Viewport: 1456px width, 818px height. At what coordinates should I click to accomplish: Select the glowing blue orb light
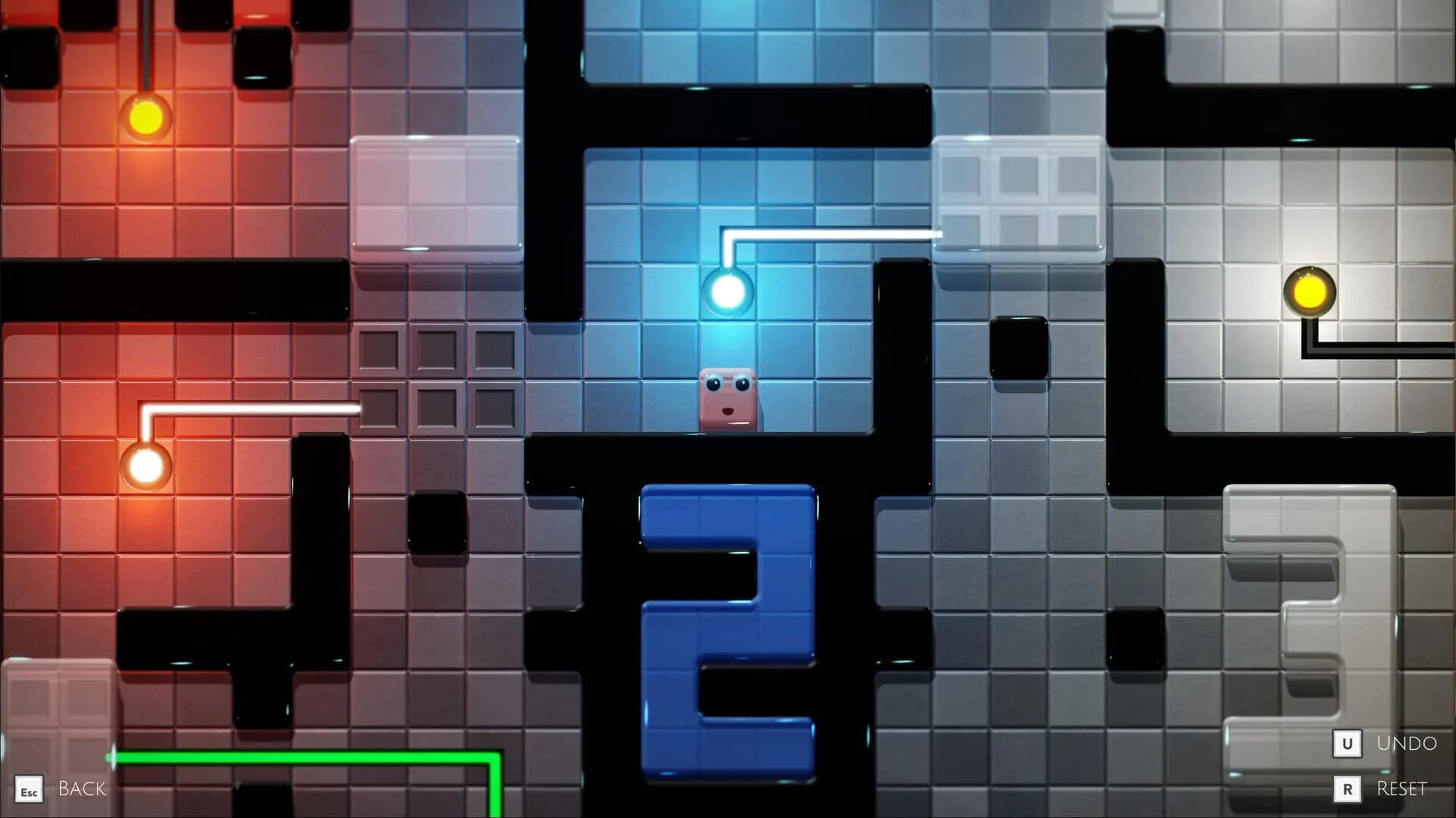coord(726,290)
